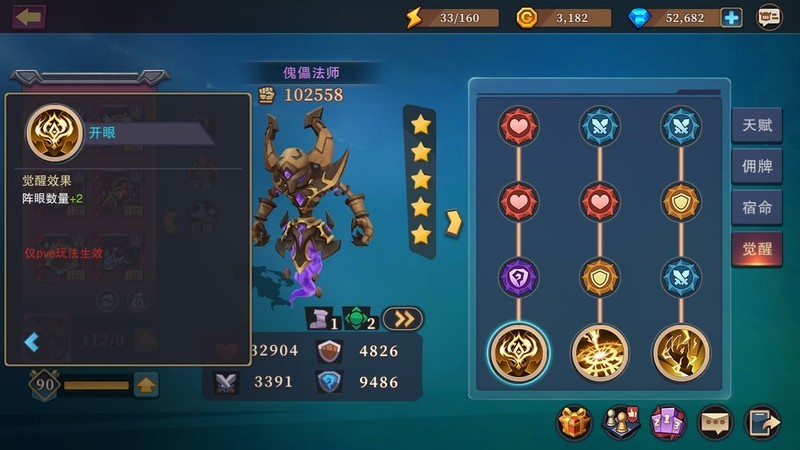Choose the golden vortex burst awakening skill
Screen dimensions: 800x450
[600, 352]
